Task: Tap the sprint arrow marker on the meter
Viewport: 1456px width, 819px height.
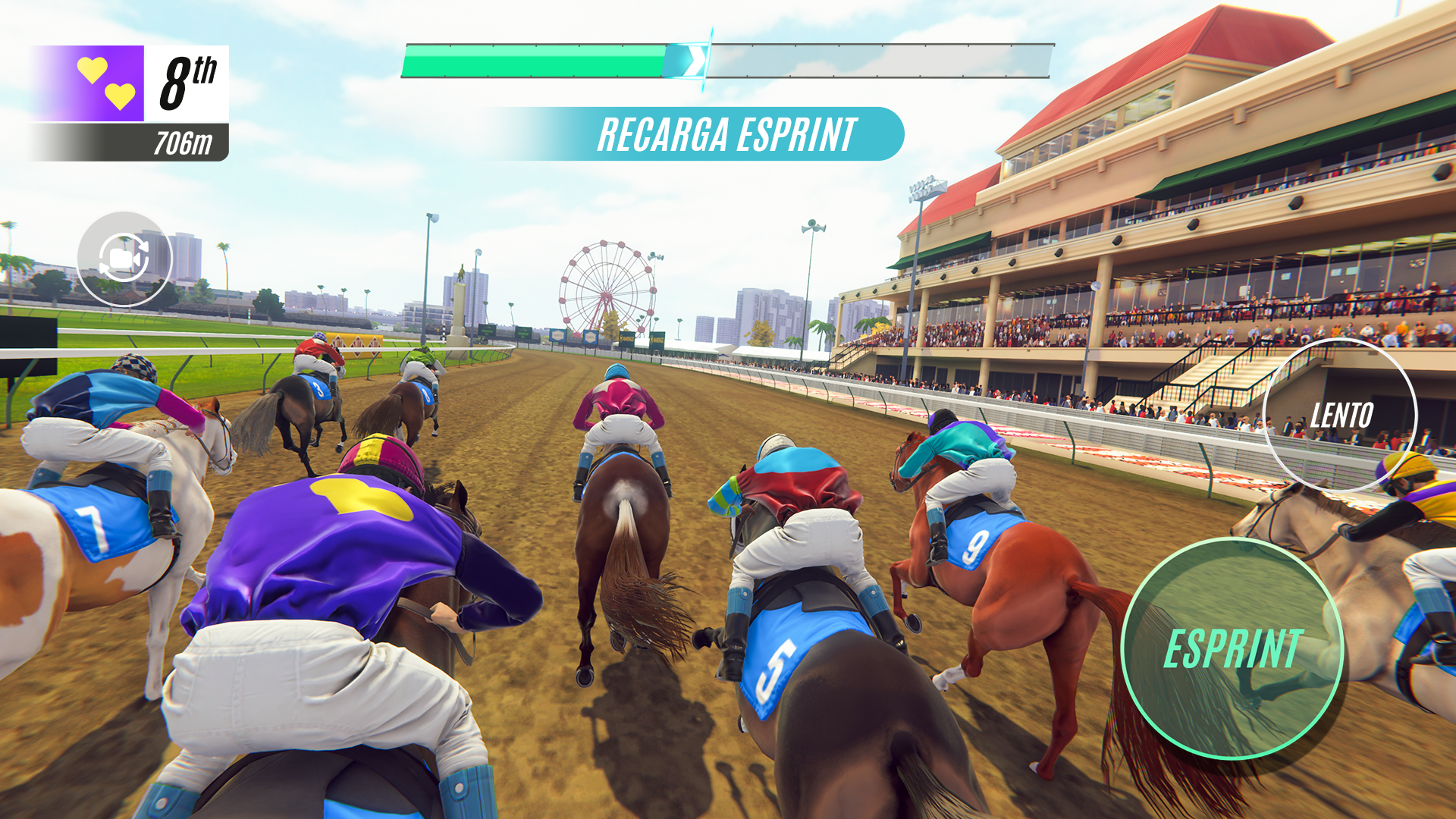Action: click(x=692, y=61)
